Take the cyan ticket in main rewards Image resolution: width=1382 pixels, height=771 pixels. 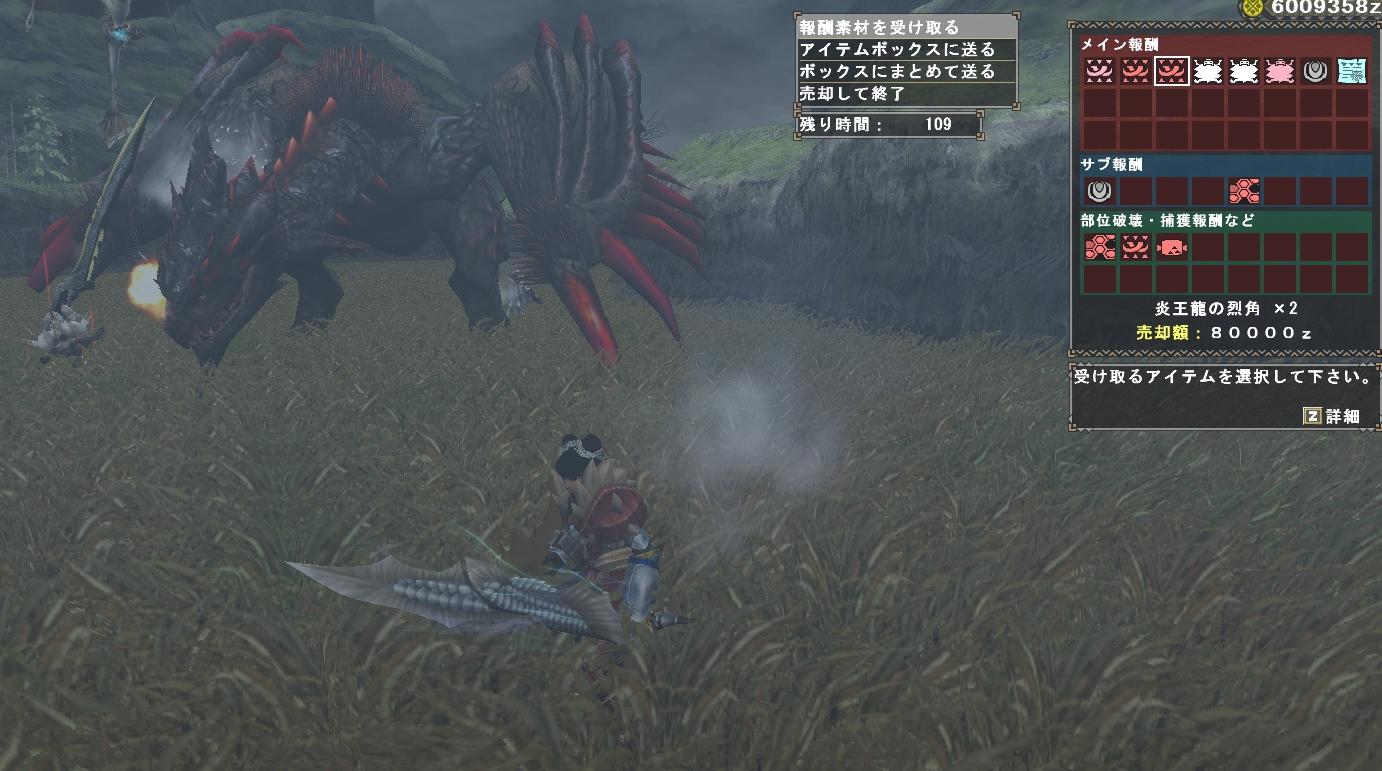coord(1351,71)
